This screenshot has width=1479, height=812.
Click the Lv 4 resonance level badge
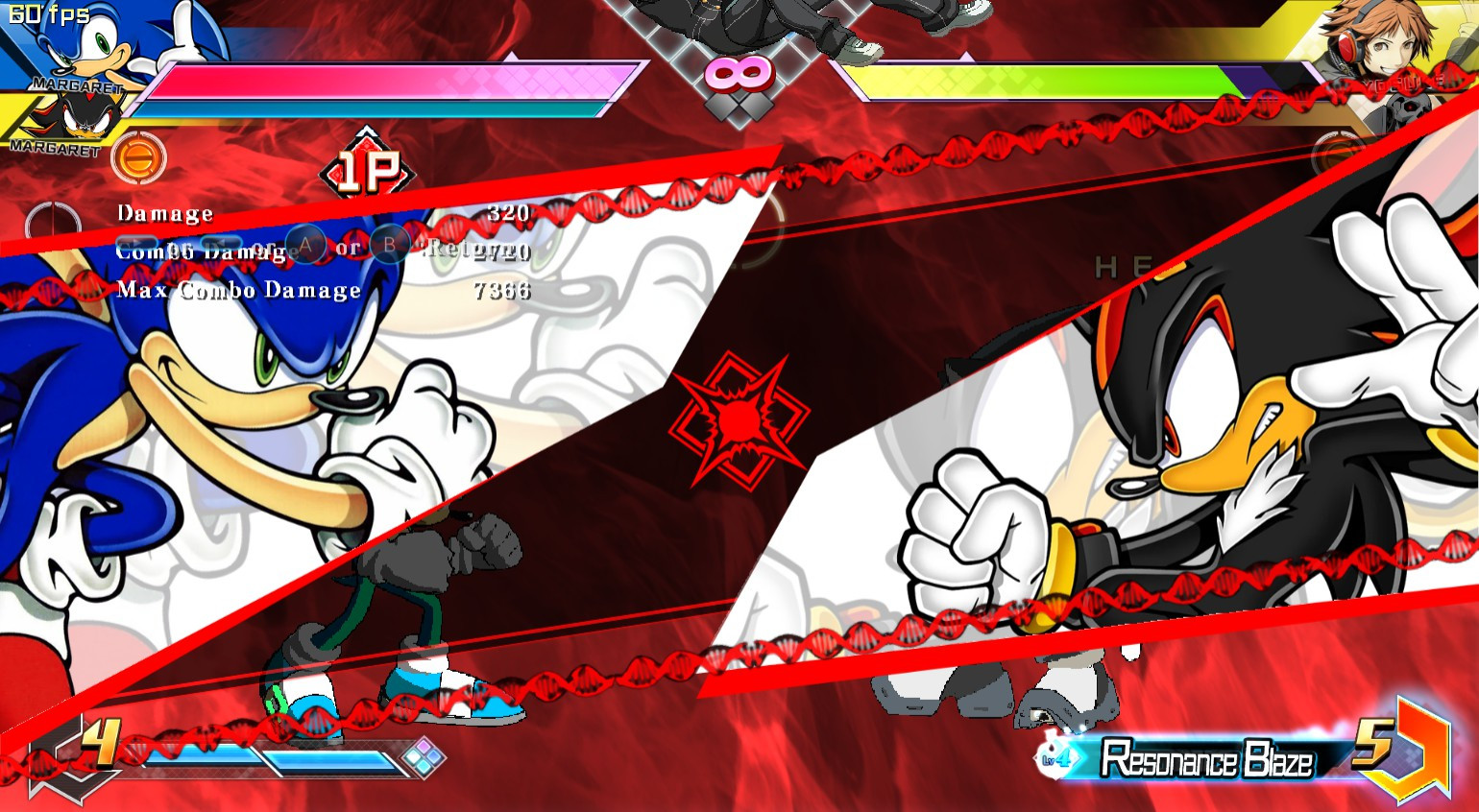1054,759
